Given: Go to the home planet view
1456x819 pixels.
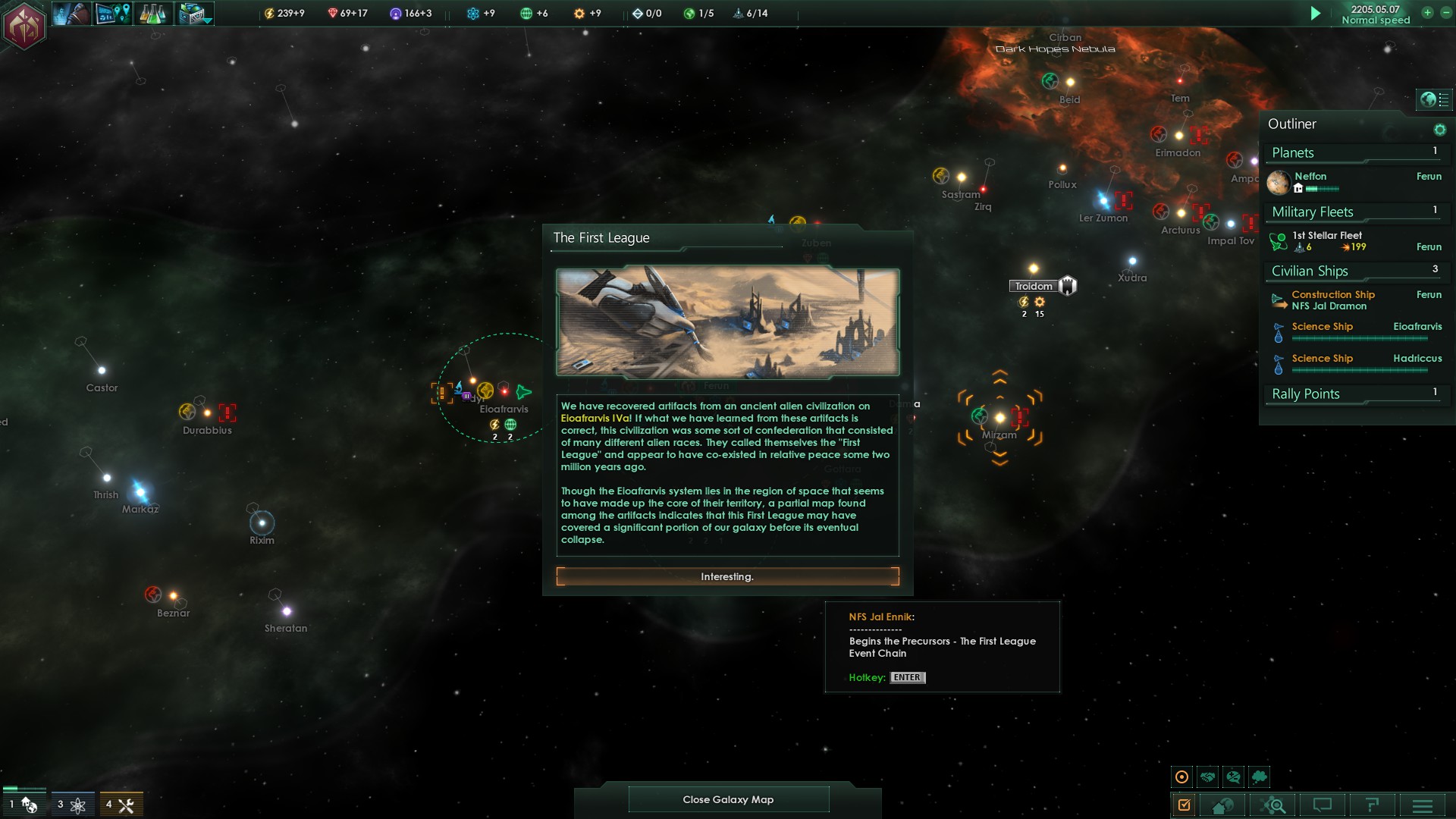Looking at the screenshot, I should (x=1222, y=805).
